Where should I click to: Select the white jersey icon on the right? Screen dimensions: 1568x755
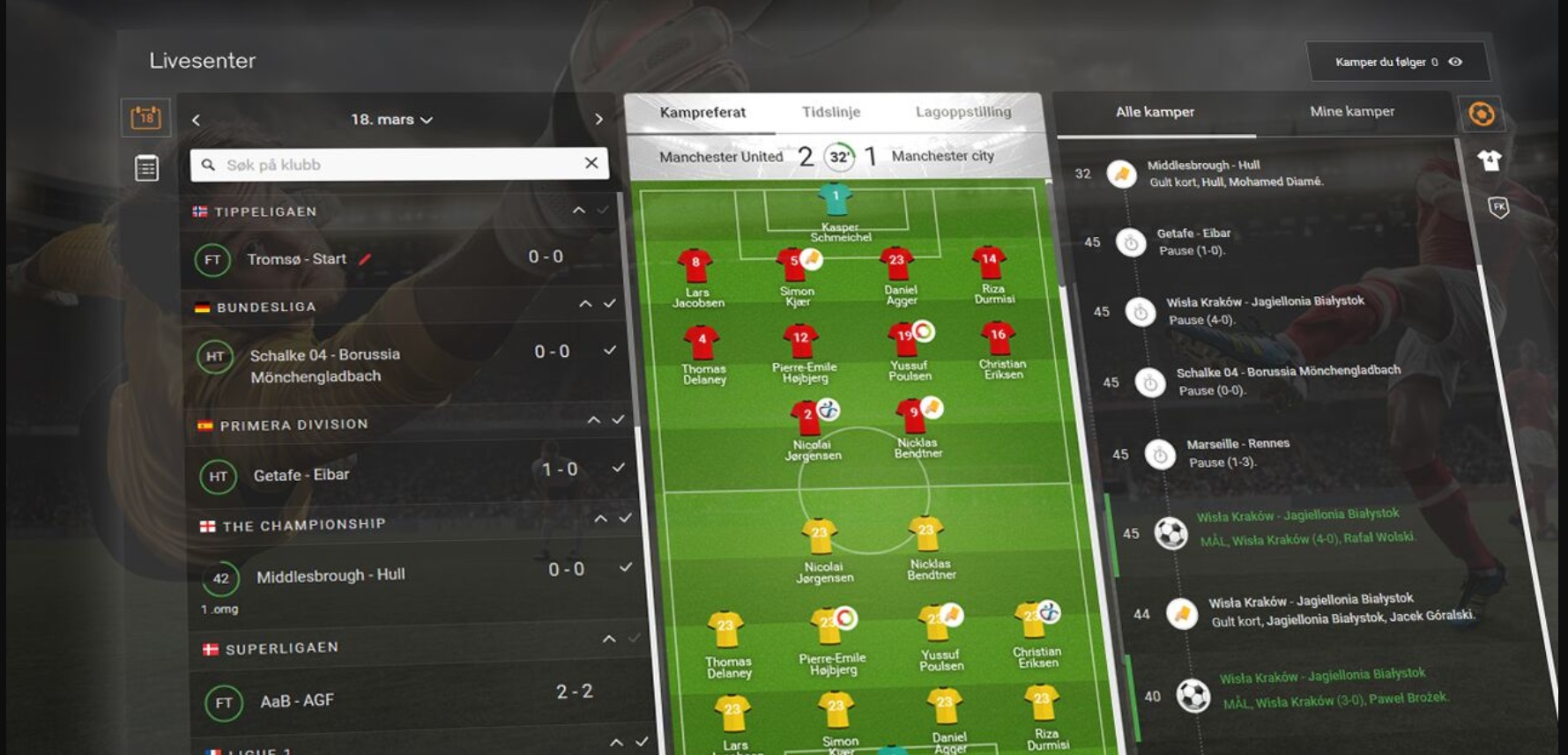pyautogui.click(x=1490, y=160)
